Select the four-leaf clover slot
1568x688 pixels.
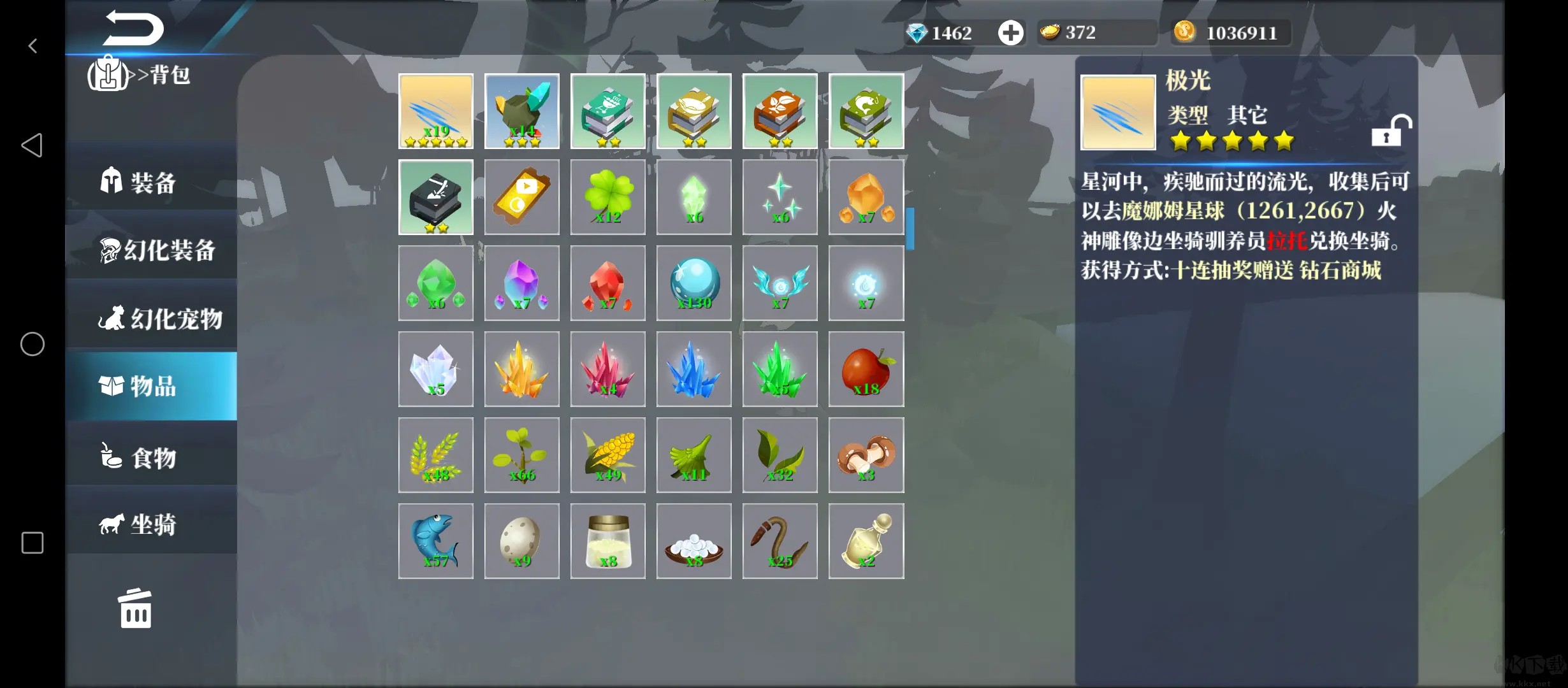[608, 197]
